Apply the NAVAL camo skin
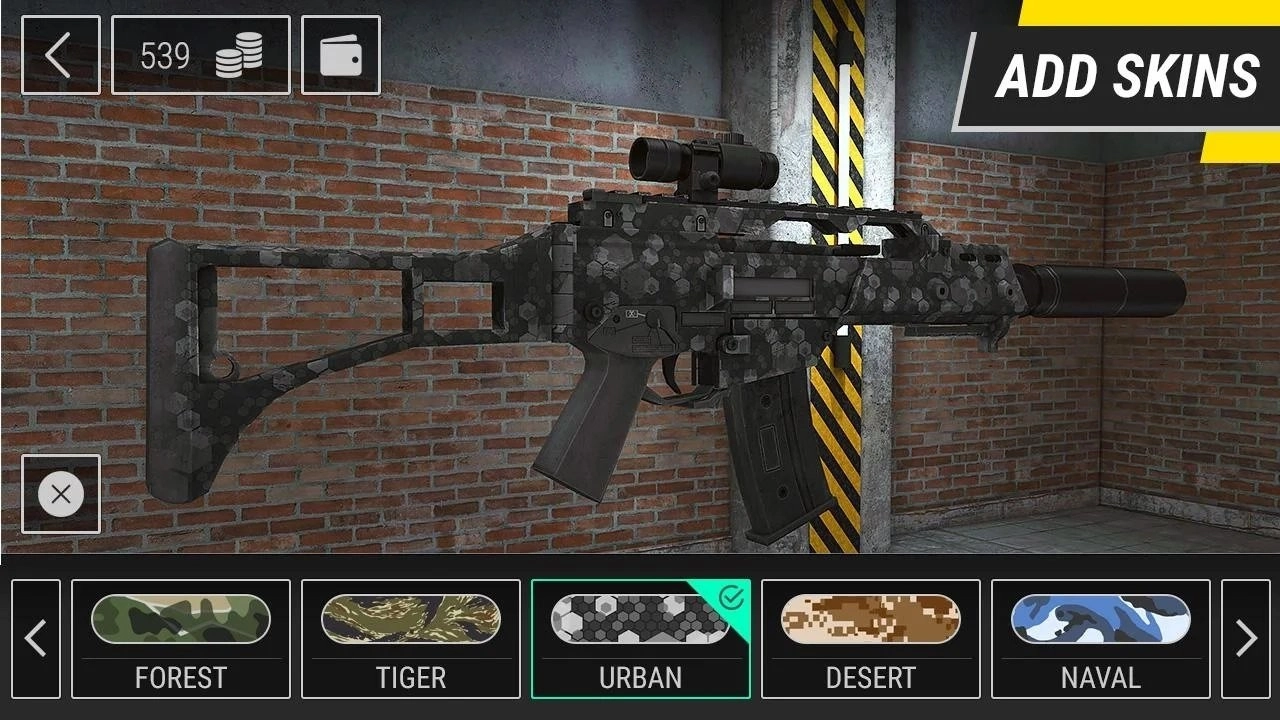This screenshot has width=1280, height=720. tap(1100, 637)
